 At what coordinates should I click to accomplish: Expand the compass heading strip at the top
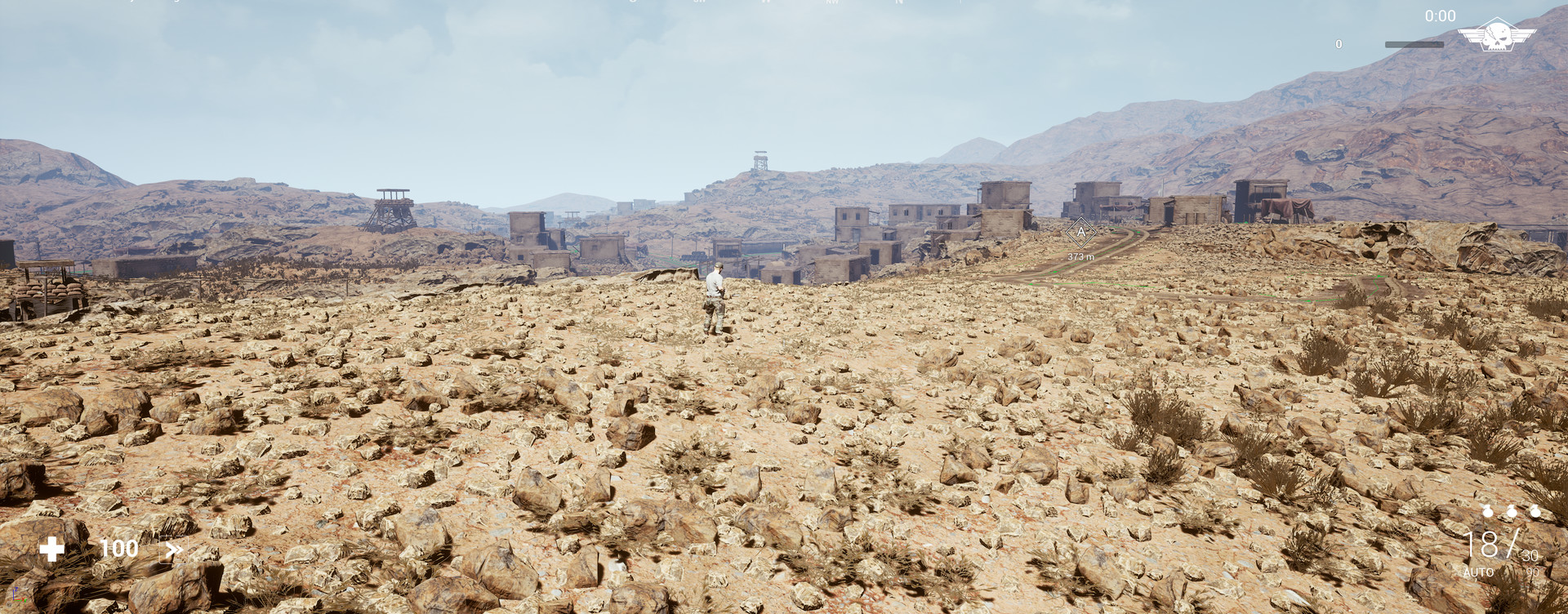(784, 4)
